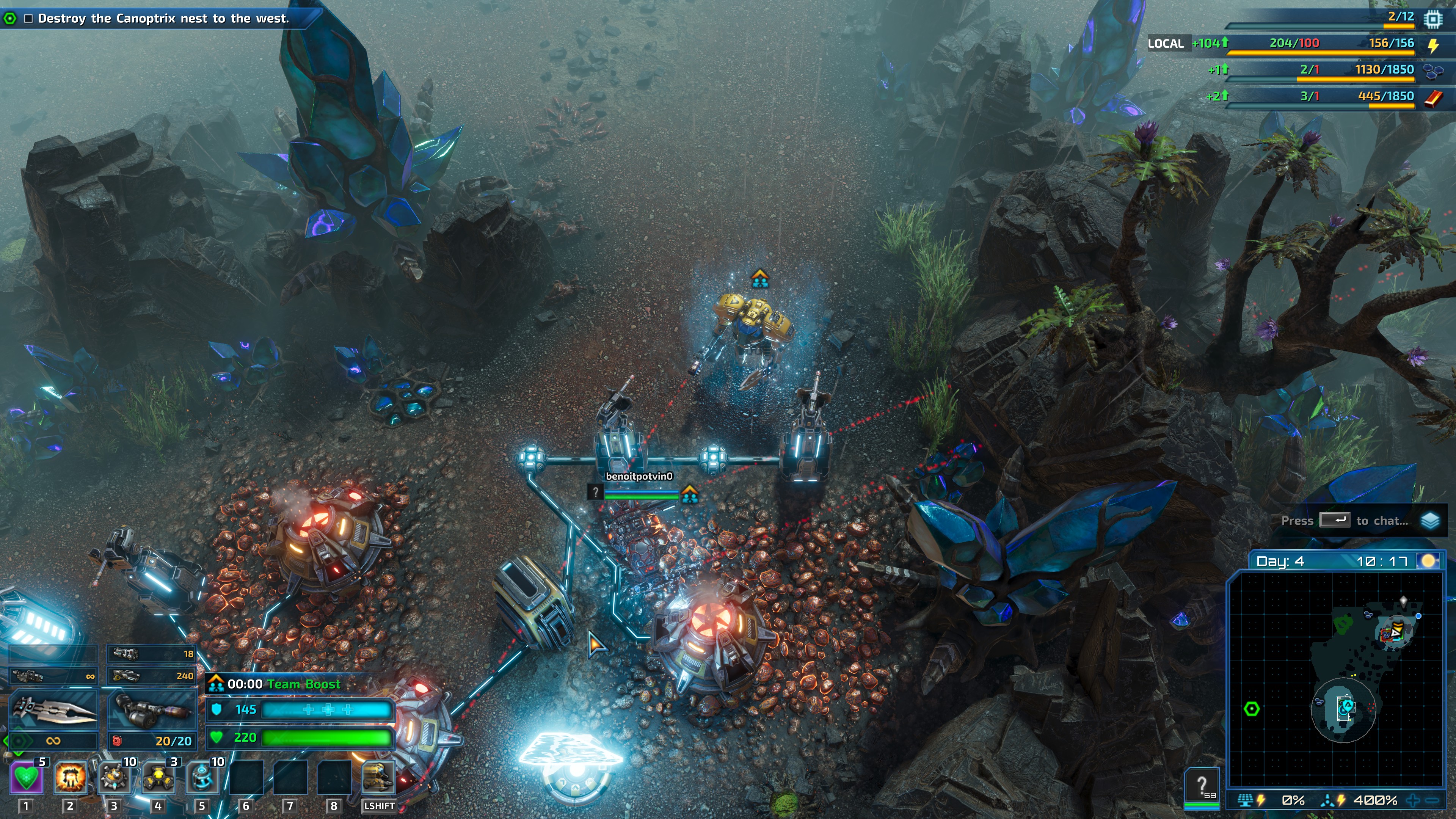Choose the yellow three-lobed mine slot
Screen dimensions: 1456x819
coord(158,778)
